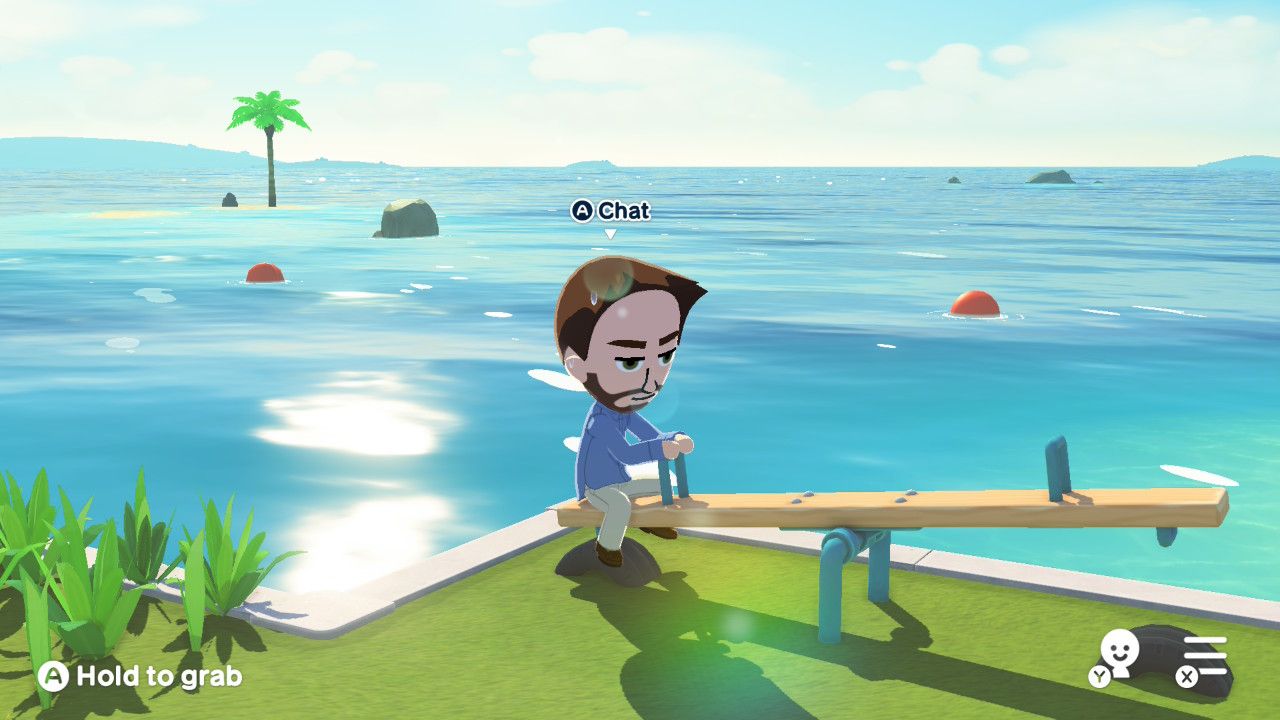Open the emote menu via smiley face icon
This screenshot has height=720, width=1280.
point(1118,648)
